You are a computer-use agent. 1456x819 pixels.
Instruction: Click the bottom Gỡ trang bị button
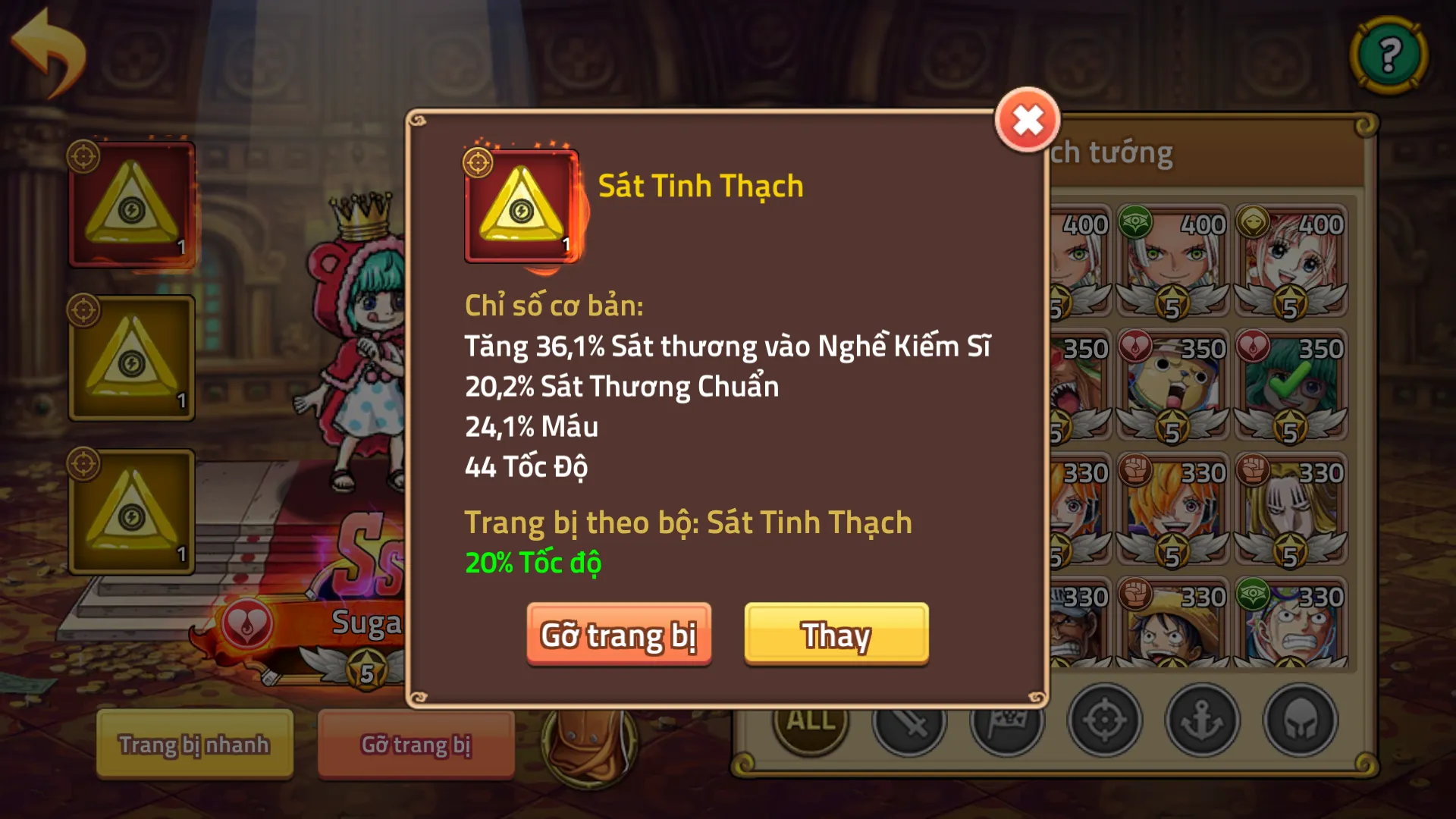point(416,745)
